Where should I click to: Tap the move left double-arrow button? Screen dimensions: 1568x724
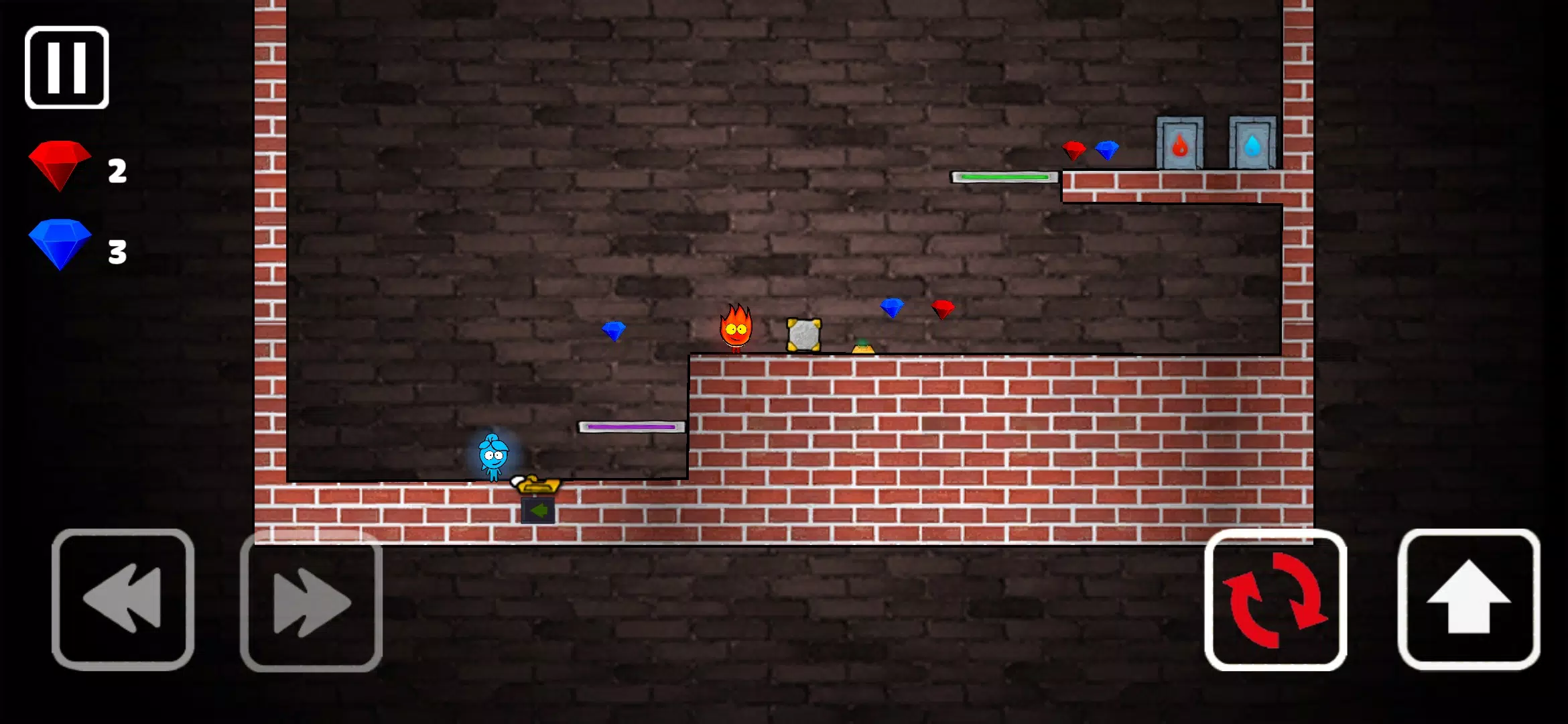tap(123, 599)
